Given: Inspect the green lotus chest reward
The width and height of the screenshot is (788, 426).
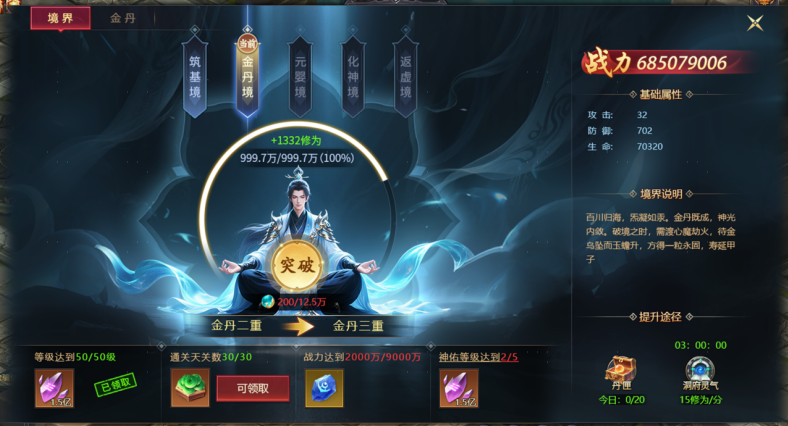Looking at the screenshot, I should 189,388.
